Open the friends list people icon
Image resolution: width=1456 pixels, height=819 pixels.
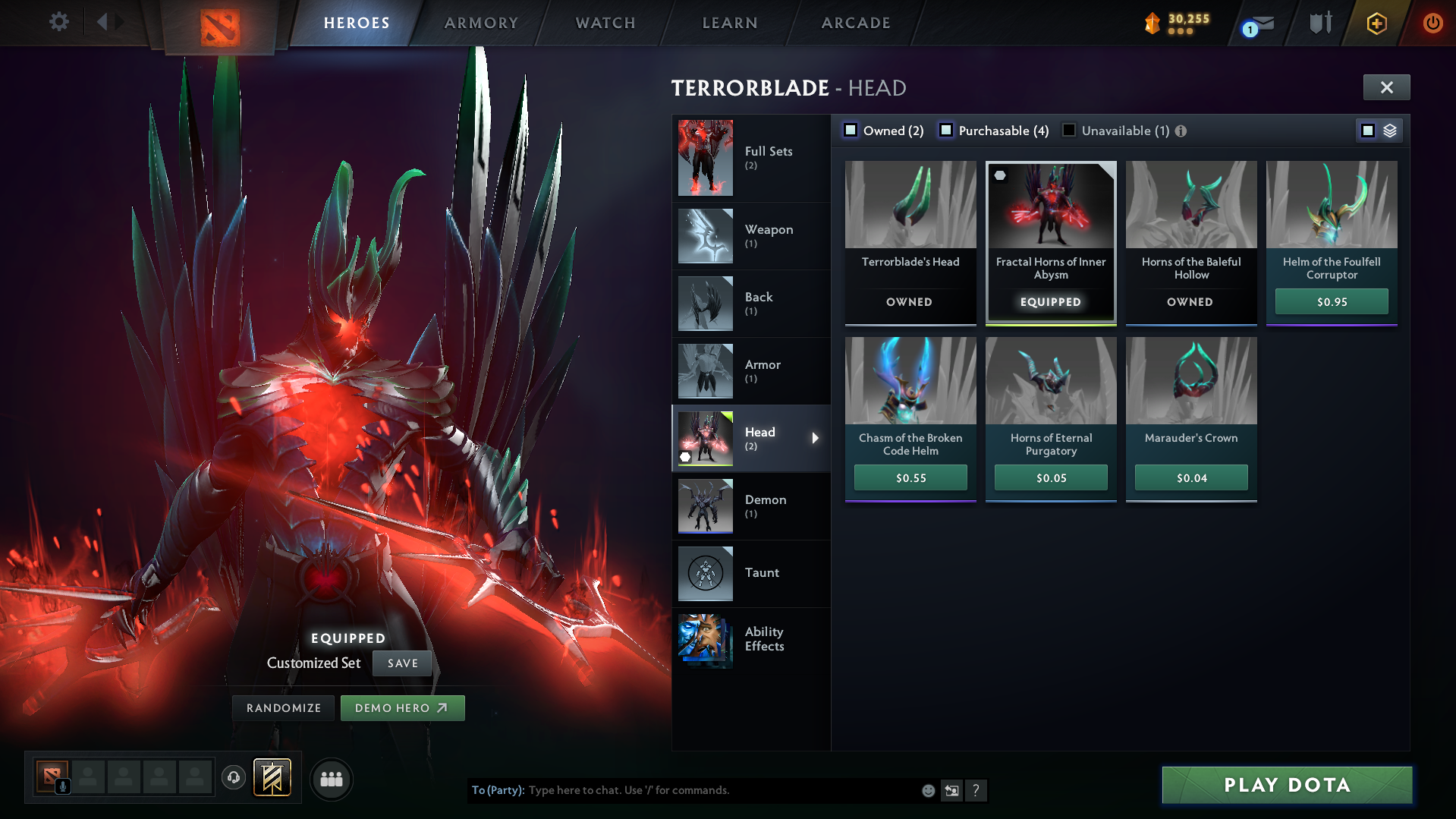click(x=331, y=778)
